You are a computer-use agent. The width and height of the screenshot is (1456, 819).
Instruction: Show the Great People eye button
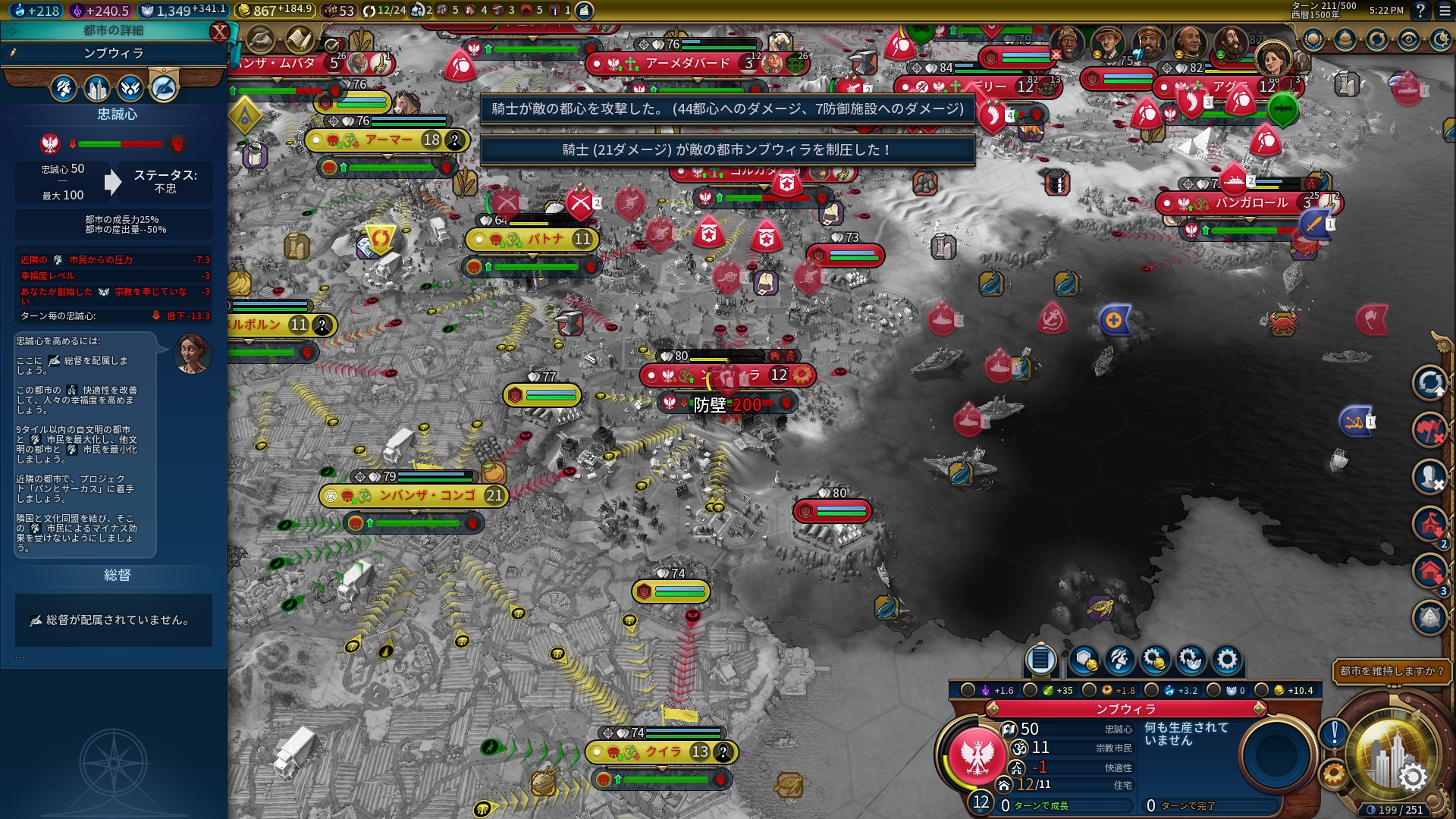coord(1409,39)
